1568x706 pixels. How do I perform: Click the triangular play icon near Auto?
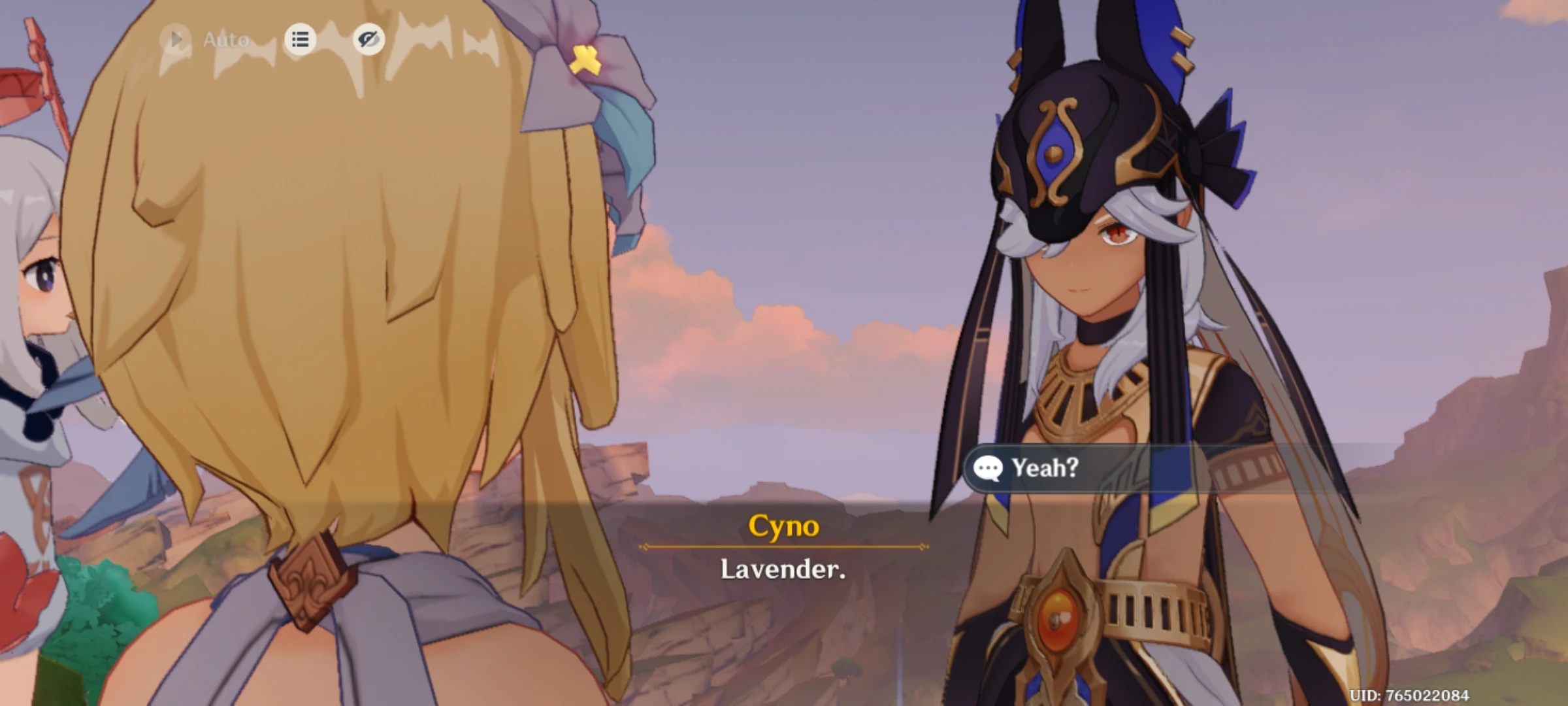pos(175,39)
